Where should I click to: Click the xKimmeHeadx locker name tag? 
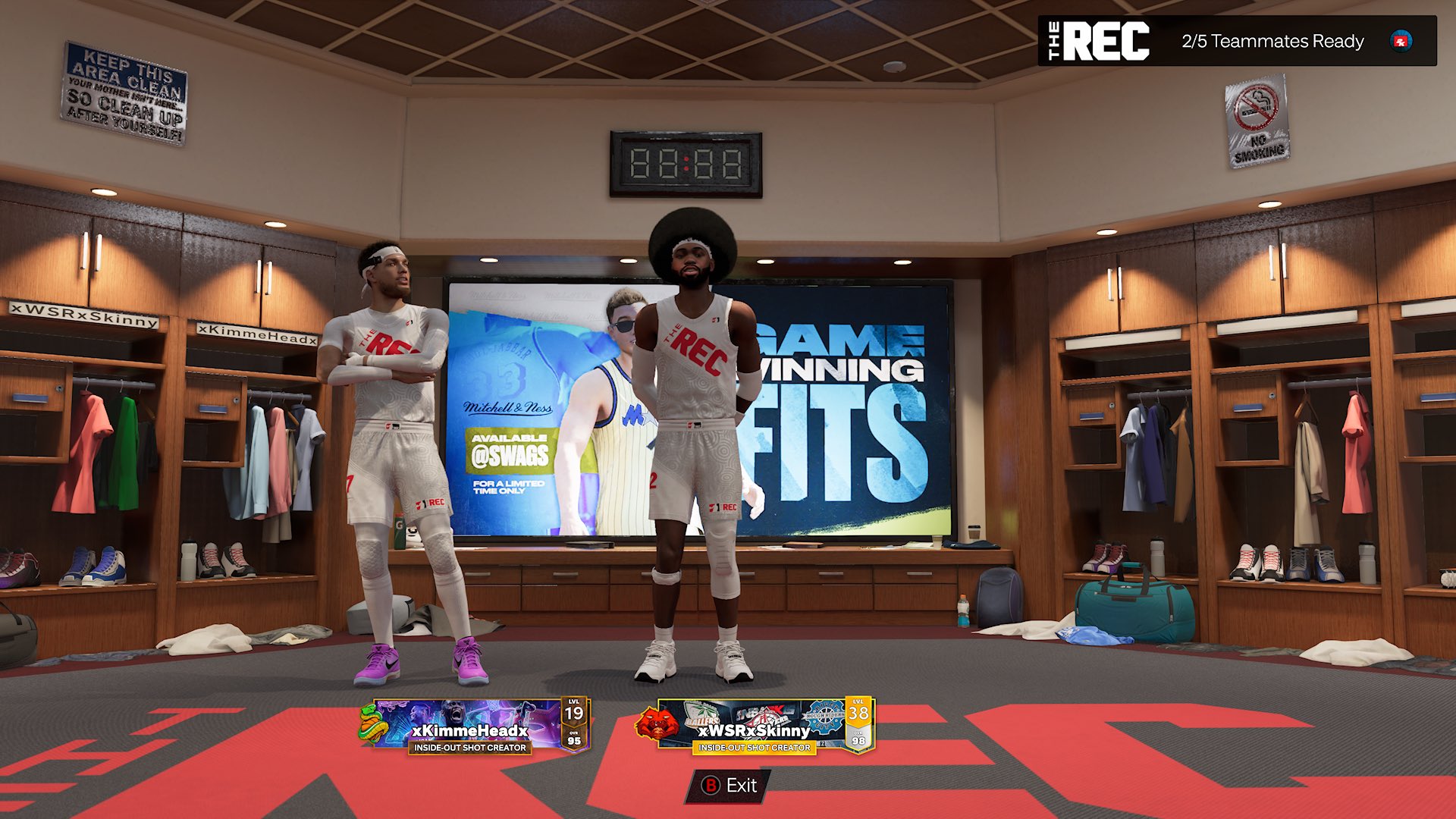[x=258, y=334]
